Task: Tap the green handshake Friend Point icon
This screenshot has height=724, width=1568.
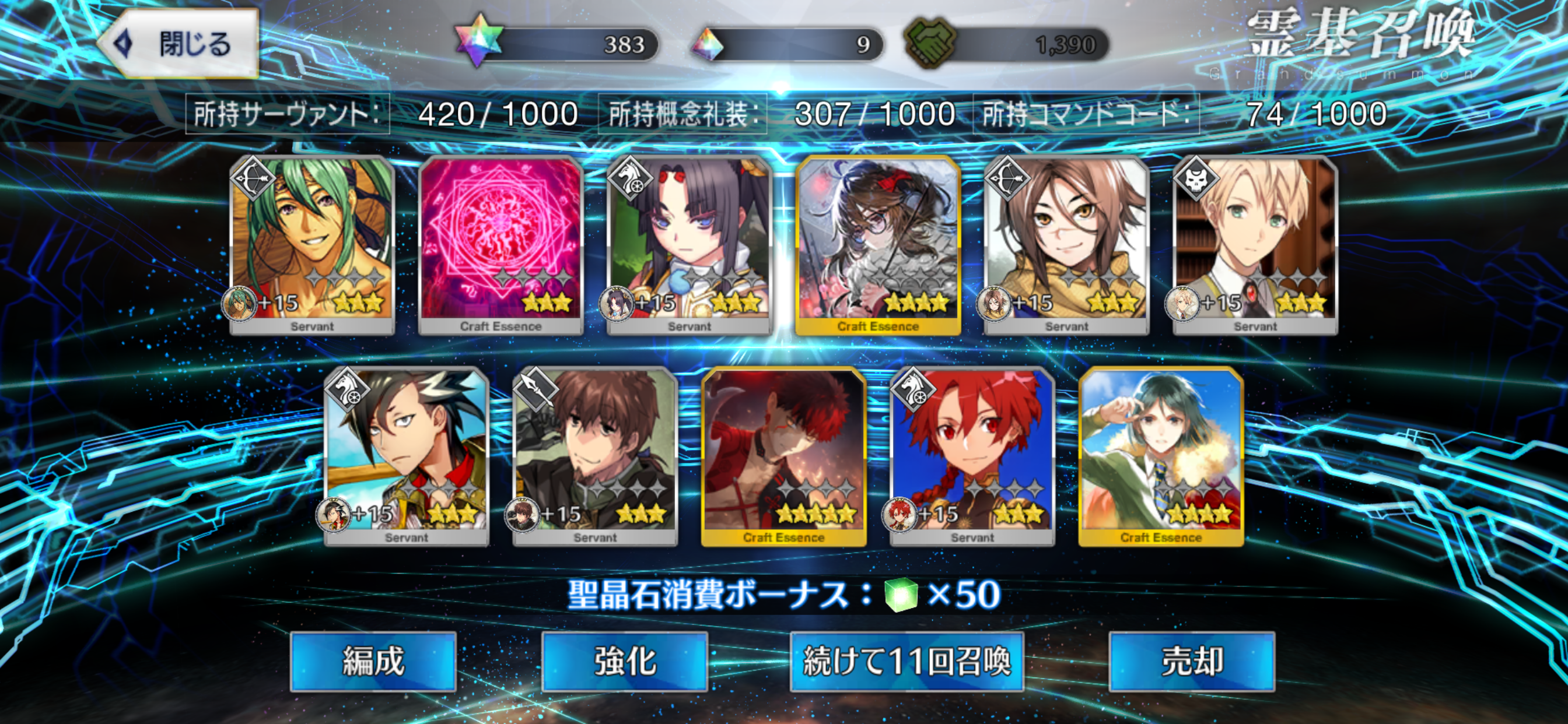Action: (x=929, y=43)
